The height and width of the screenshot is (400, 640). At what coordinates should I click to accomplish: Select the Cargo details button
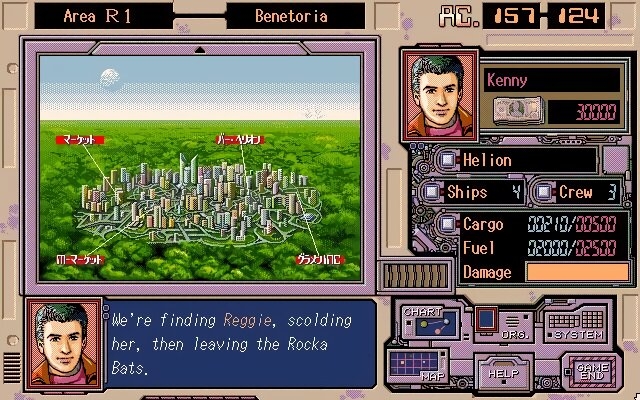pyautogui.click(x=450, y=225)
